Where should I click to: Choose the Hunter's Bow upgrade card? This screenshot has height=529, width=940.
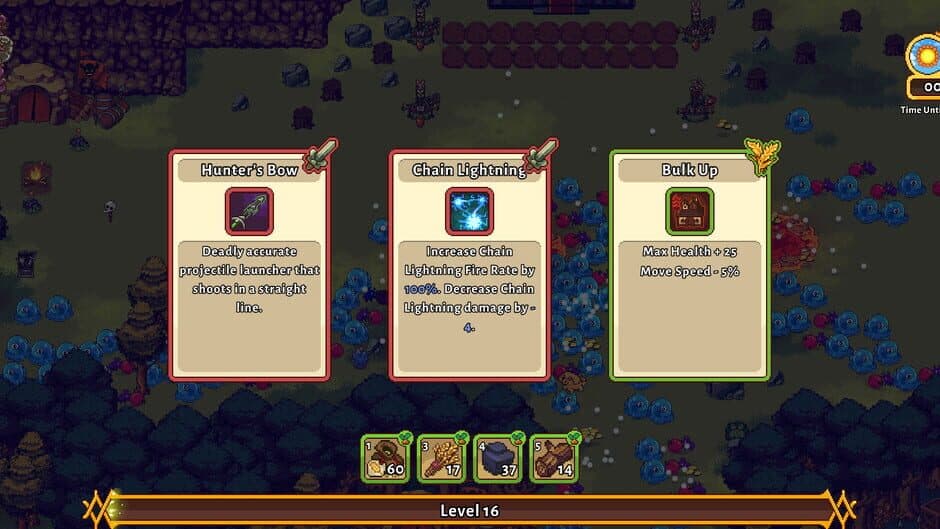pyautogui.click(x=249, y=265)
